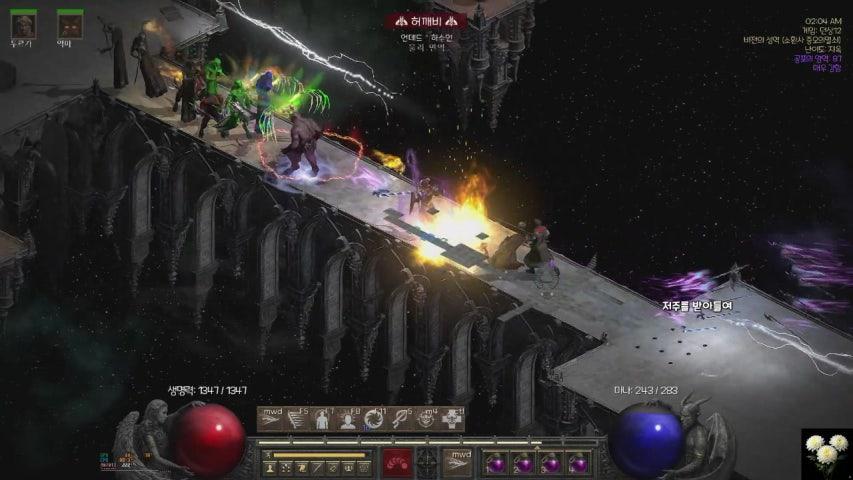
Task: Use the purple potion in belt slot 1
Action: click(494, 462)
